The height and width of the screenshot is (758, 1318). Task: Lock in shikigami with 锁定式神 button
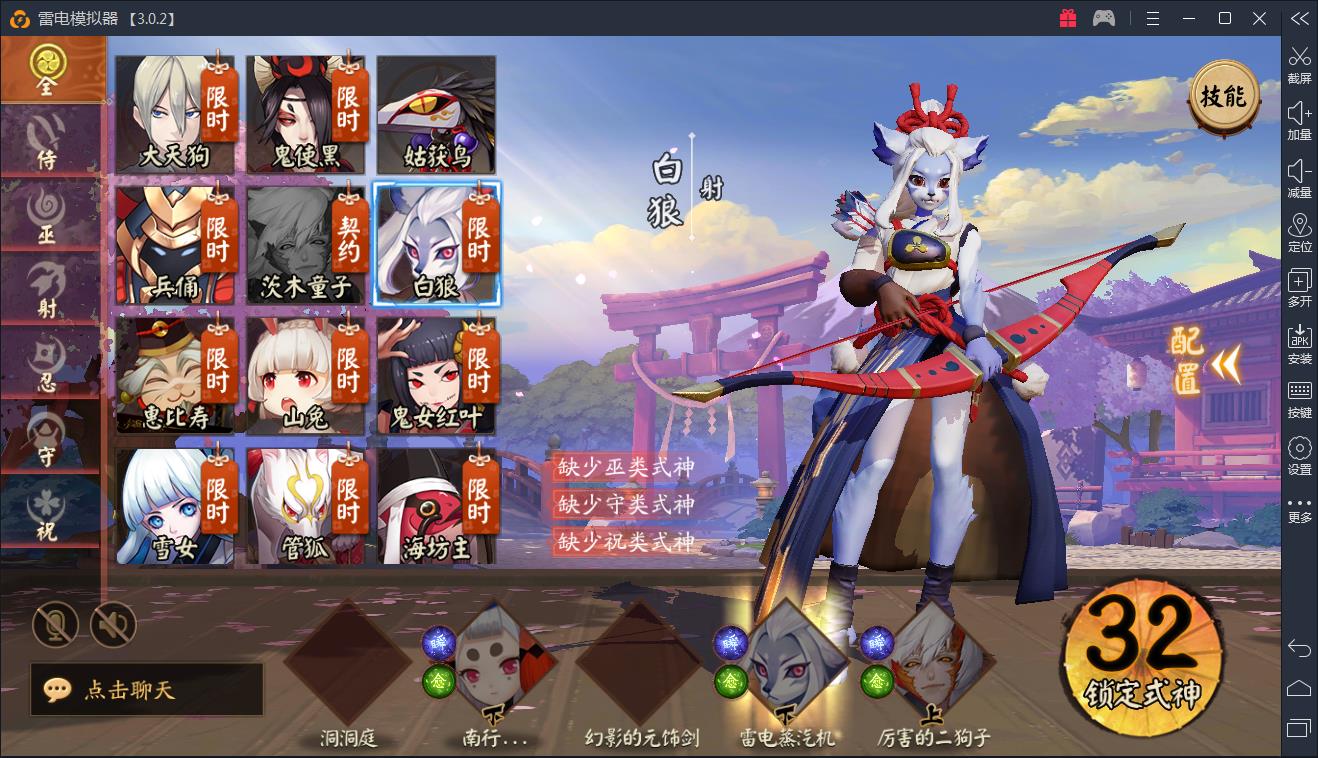(x=1142, y=660)
